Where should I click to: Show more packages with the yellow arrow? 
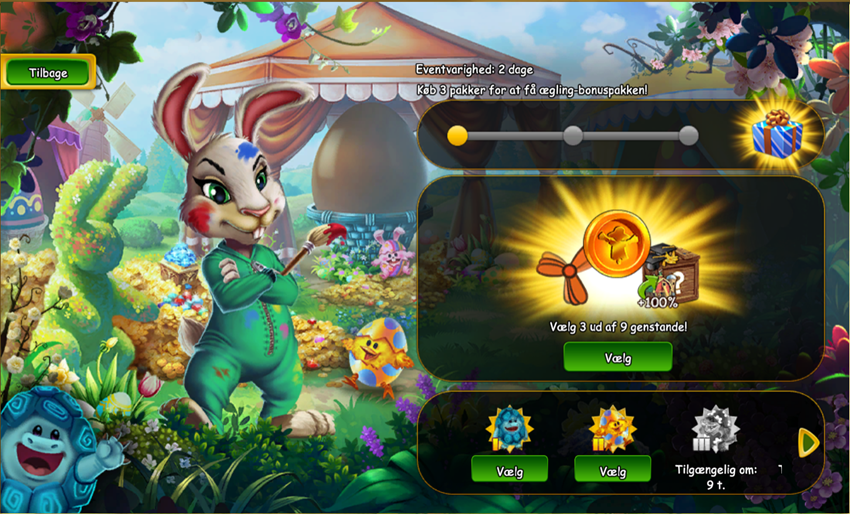[809, 441]
